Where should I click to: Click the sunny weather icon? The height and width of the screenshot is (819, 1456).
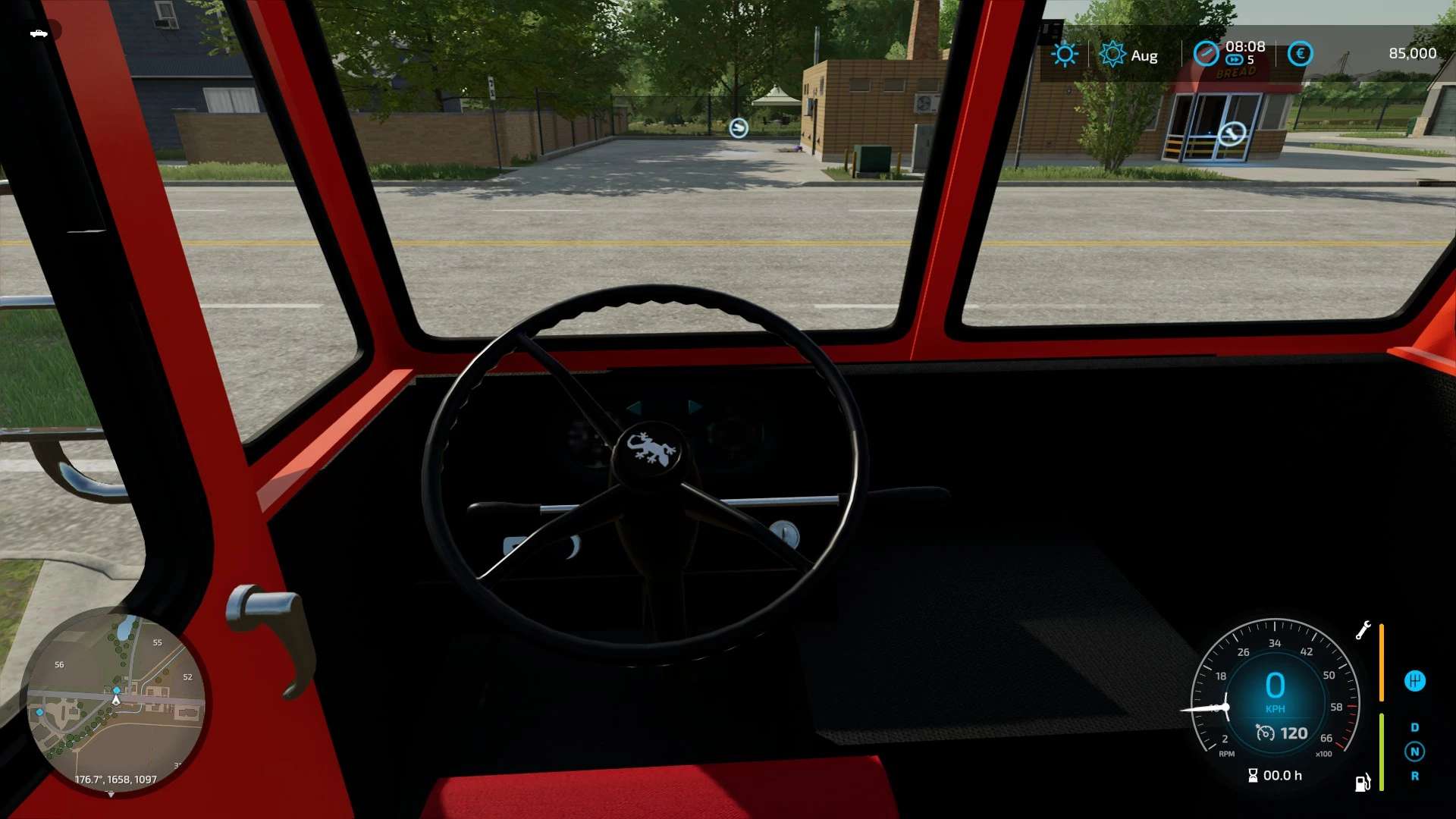tap(1064, 54)
